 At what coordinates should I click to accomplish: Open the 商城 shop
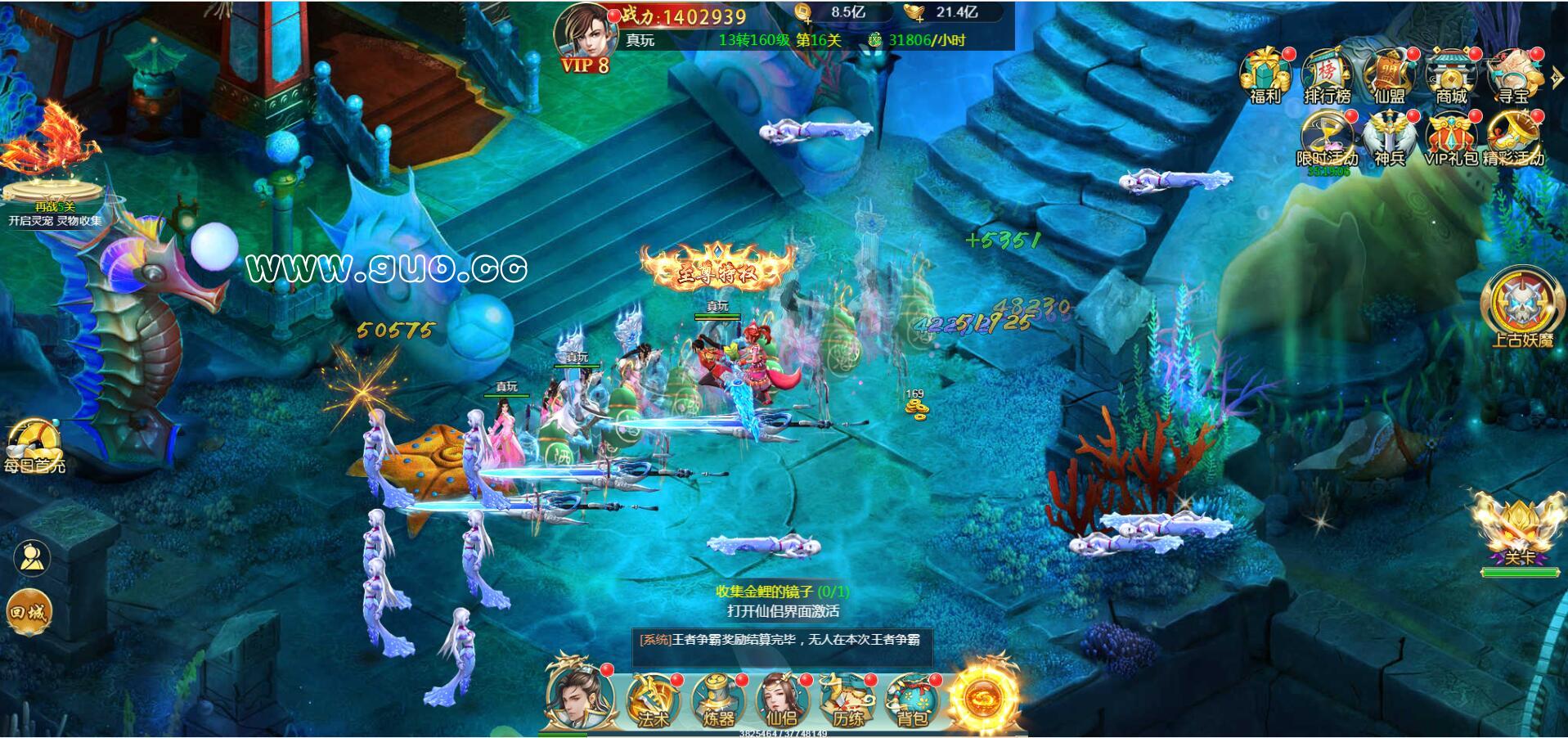[1451, 75]
